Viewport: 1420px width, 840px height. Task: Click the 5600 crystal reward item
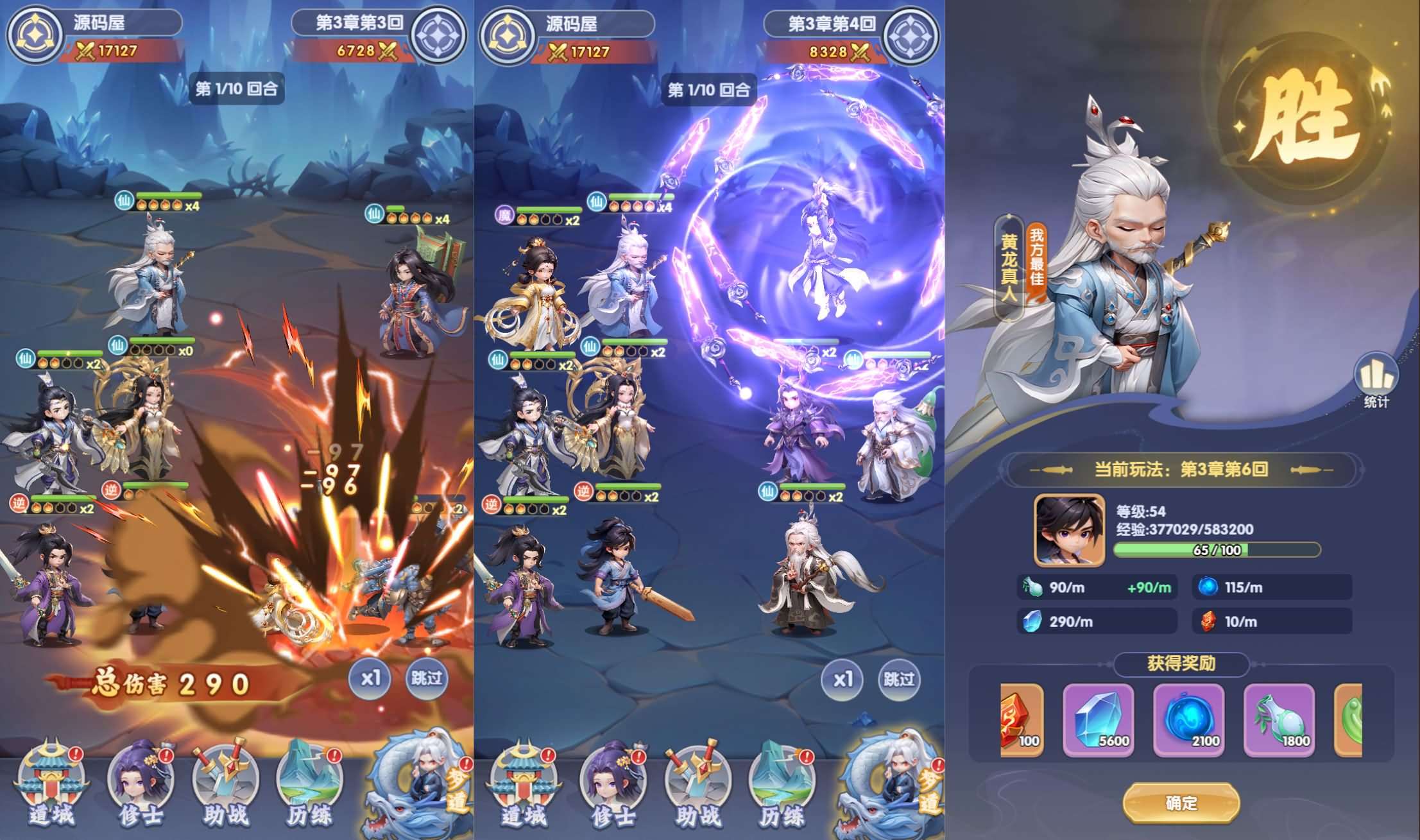pyautogui.click(x=1099, y=722)
